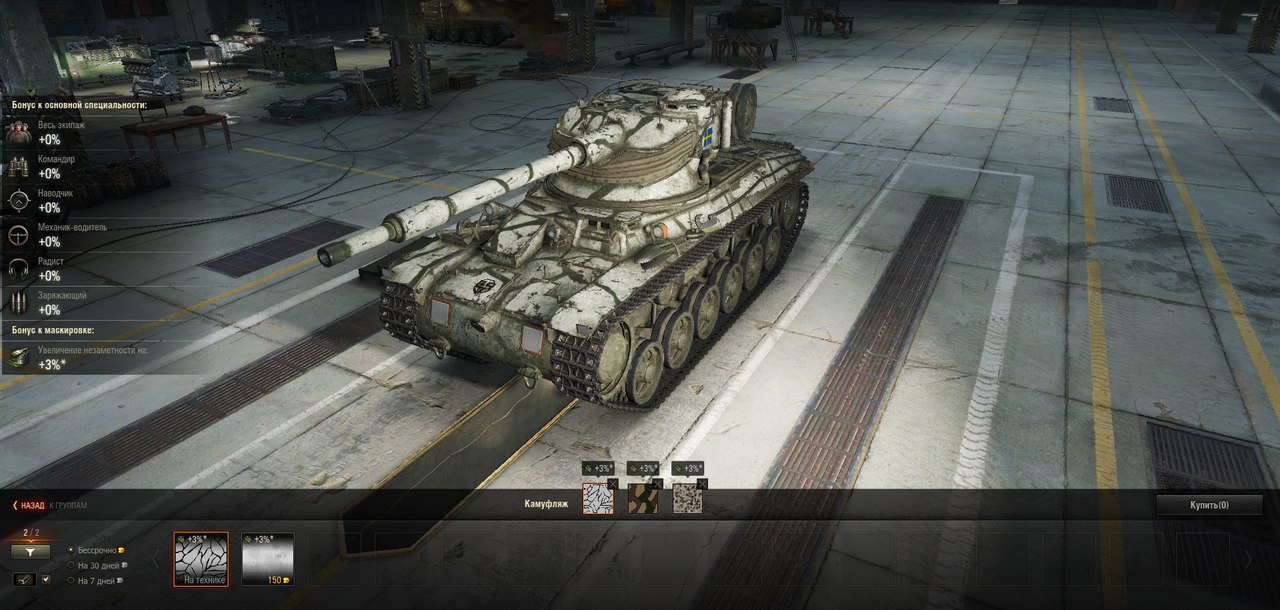Screen dimensions: 1280x610
Task: Show the next camouflage items with right arrow
Action: 1247,559
